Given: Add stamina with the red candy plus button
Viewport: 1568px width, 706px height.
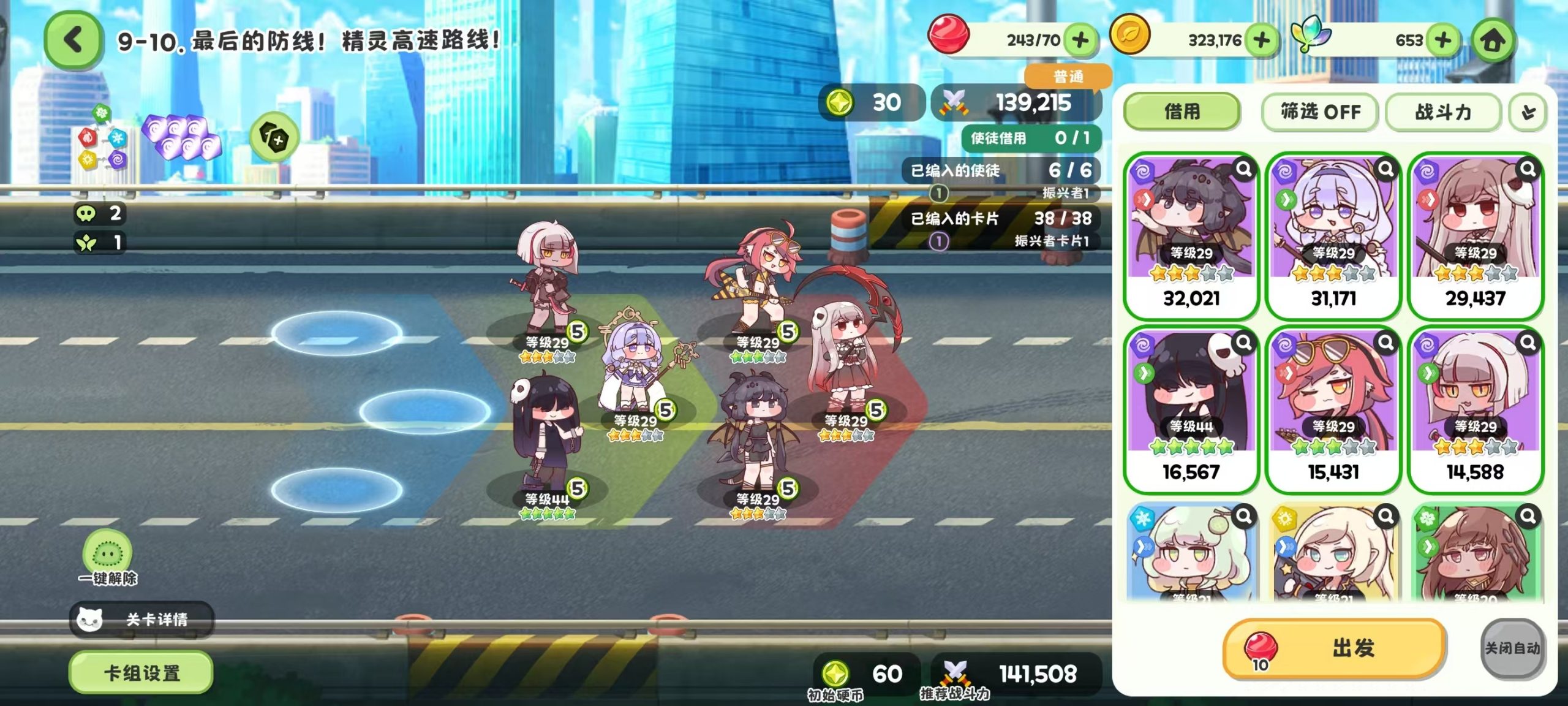Looking at the screenshot, I should [1081, 40].
